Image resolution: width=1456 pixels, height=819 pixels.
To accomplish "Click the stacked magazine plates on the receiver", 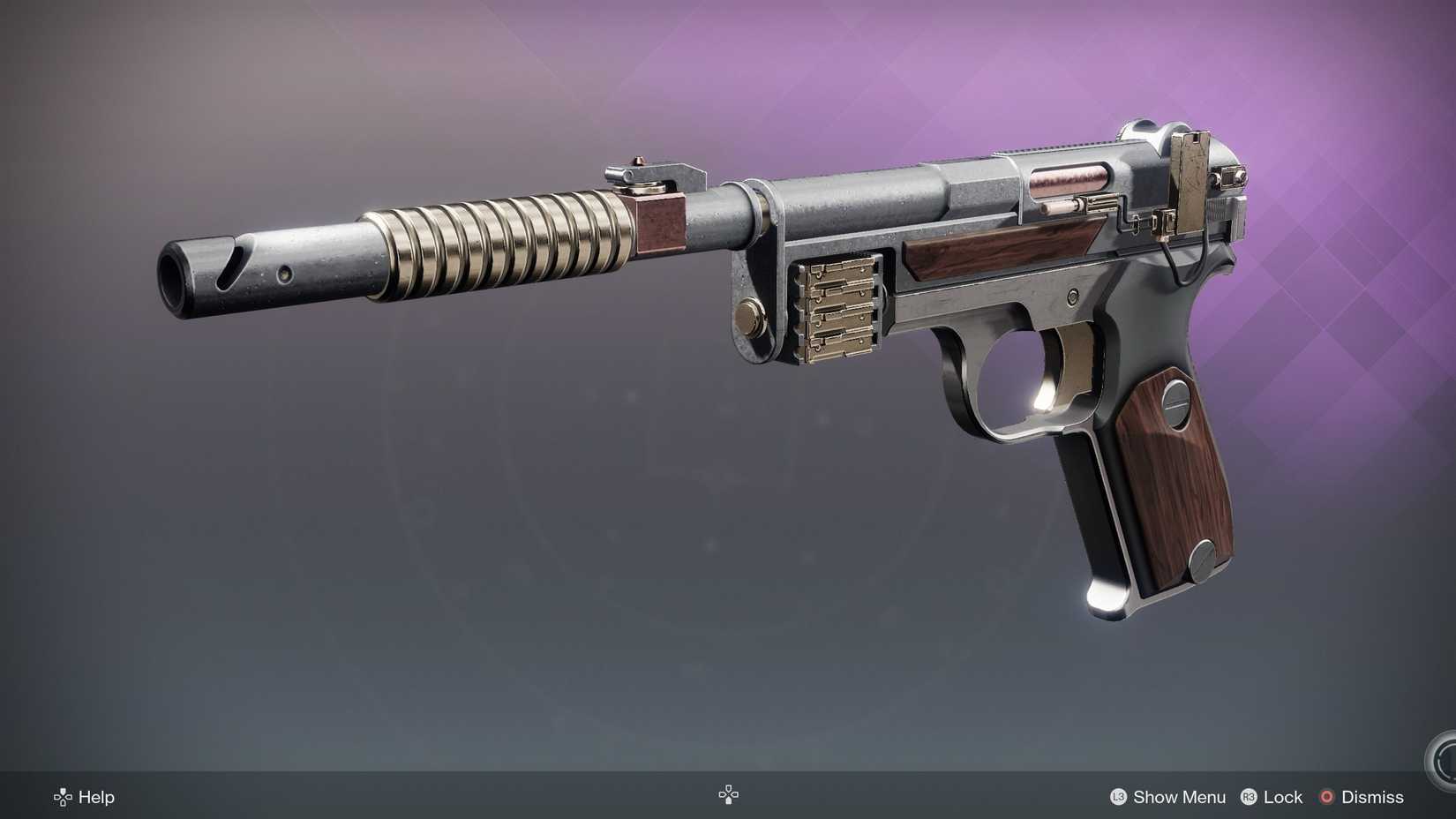I will coord(838,309).
